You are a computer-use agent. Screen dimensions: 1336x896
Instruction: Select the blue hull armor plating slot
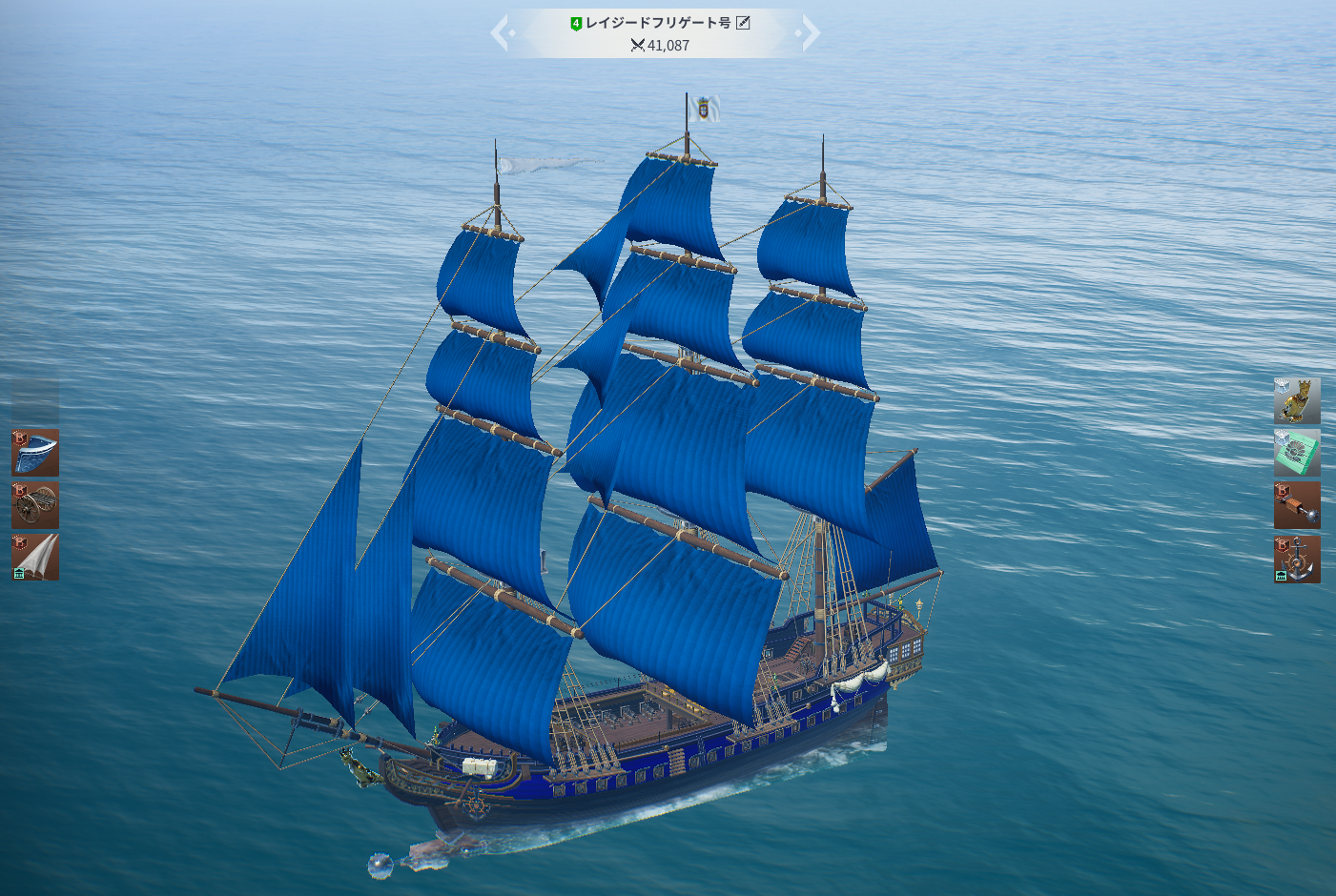tap(35, 453)
